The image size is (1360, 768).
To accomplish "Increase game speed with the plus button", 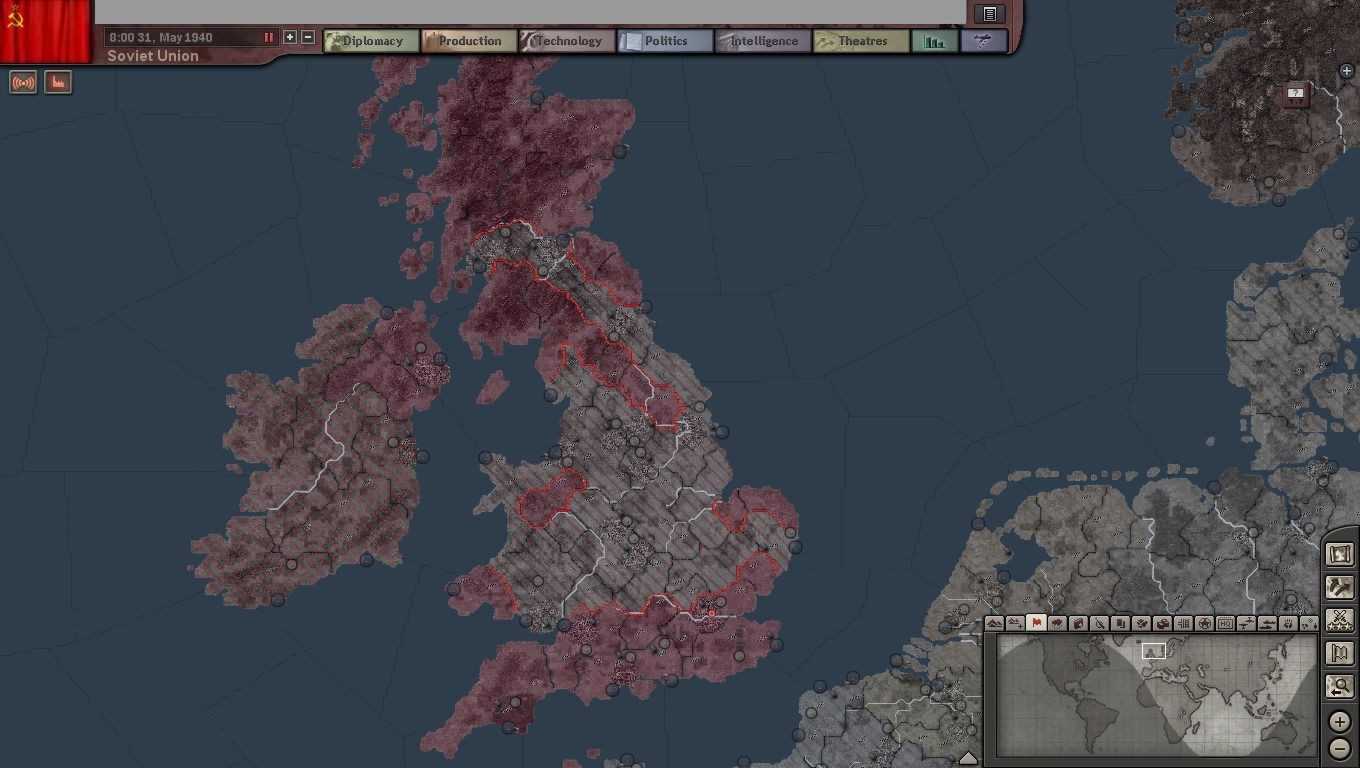I will [x=290, y=37].
